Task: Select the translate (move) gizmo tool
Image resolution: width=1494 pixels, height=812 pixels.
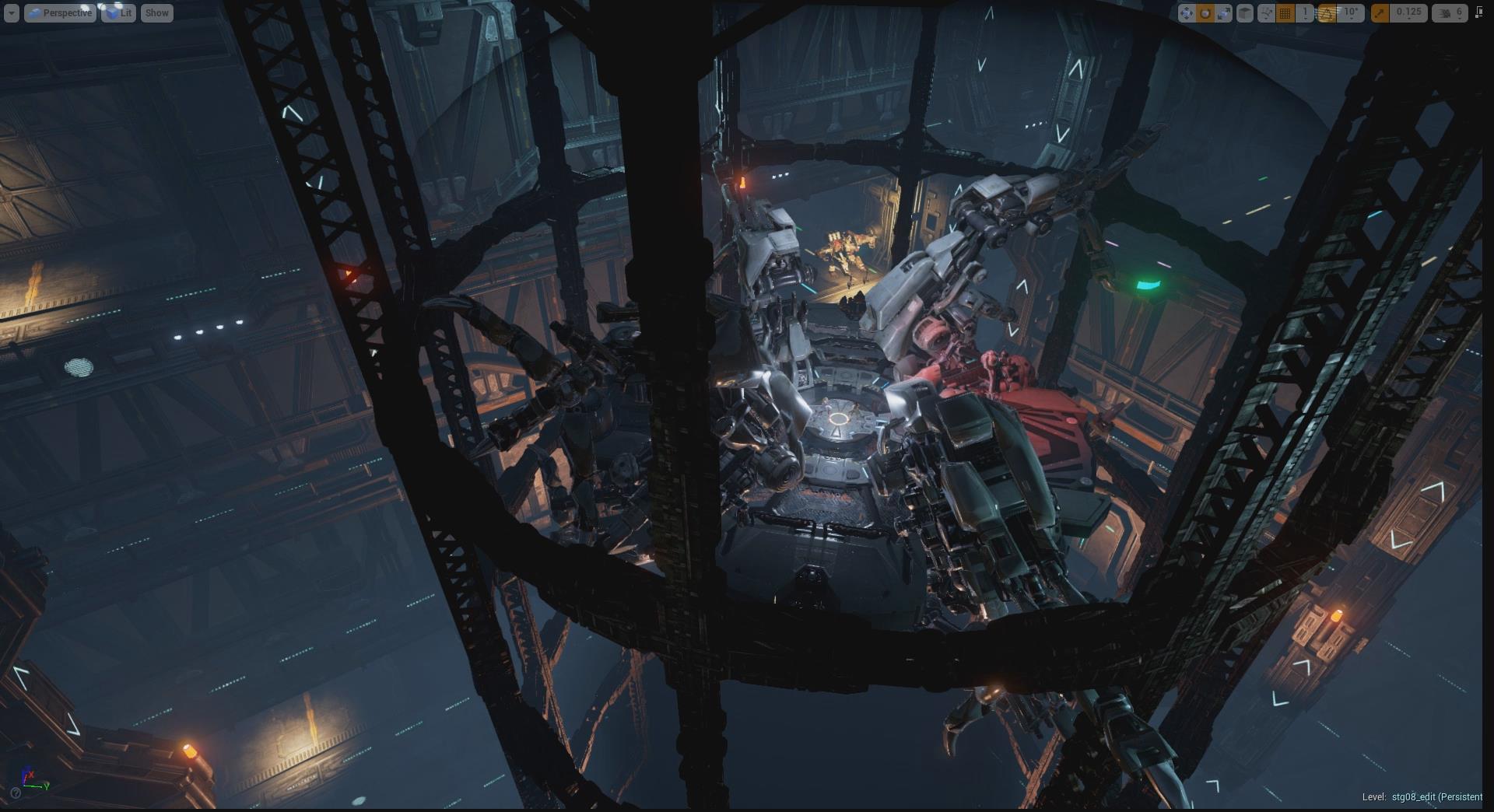Action: pyautogui.click(x=1186, y=13)
